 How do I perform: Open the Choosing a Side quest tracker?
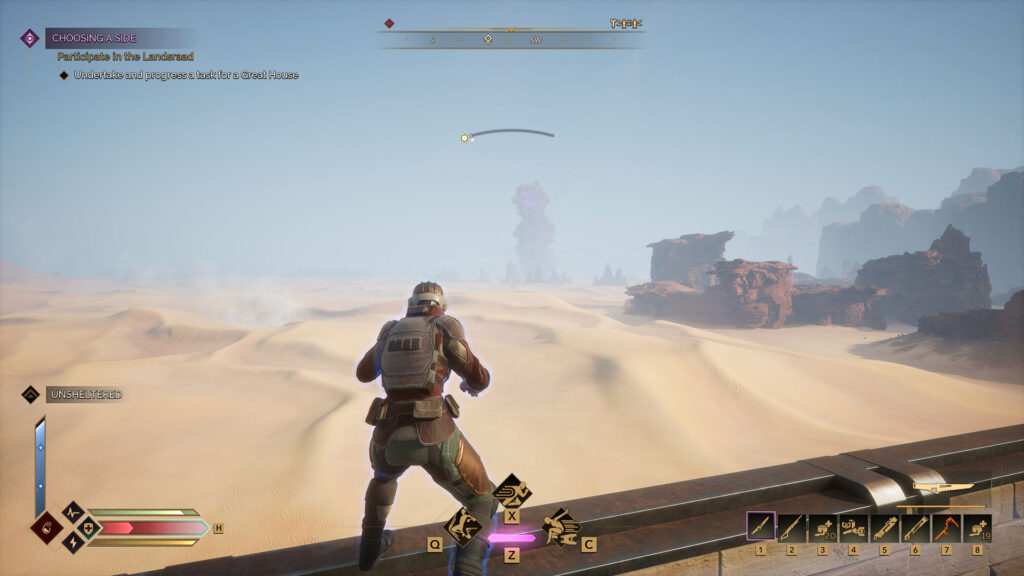click(95, 38)
